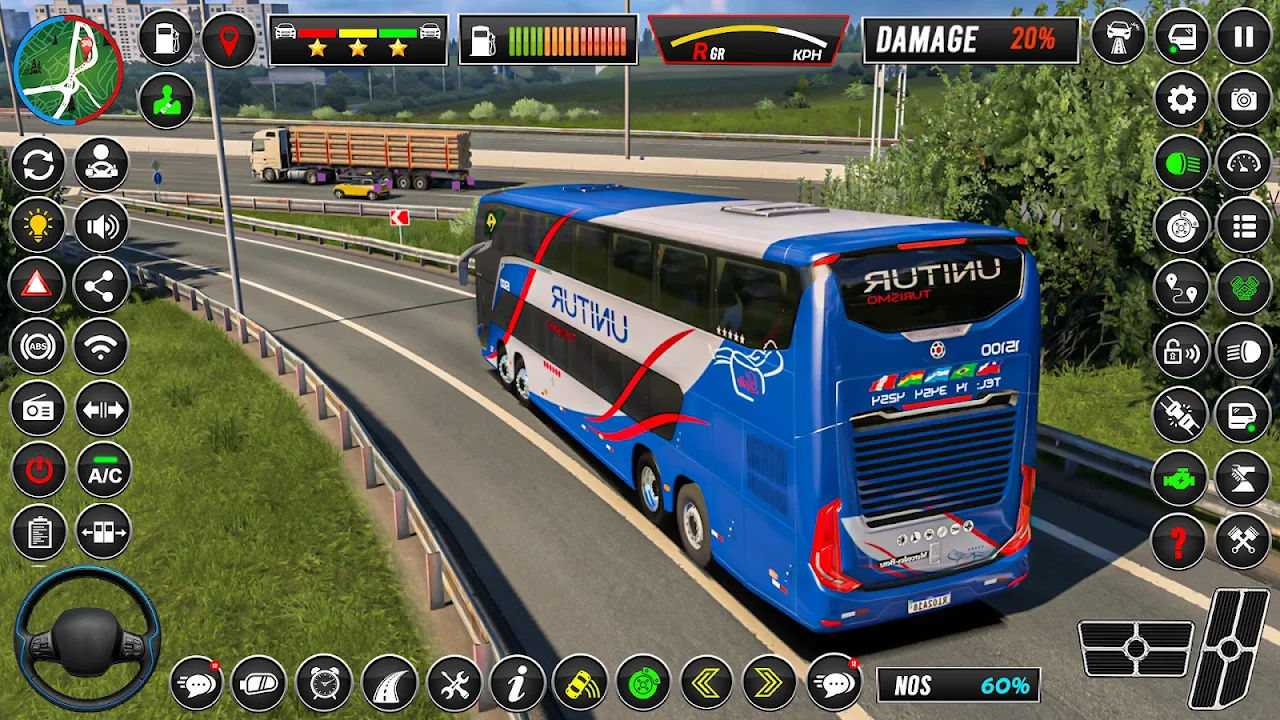Viewport: 1280px width, 720px height.
Task: Toggle the headlight bulb button
Action: (38, 226)
